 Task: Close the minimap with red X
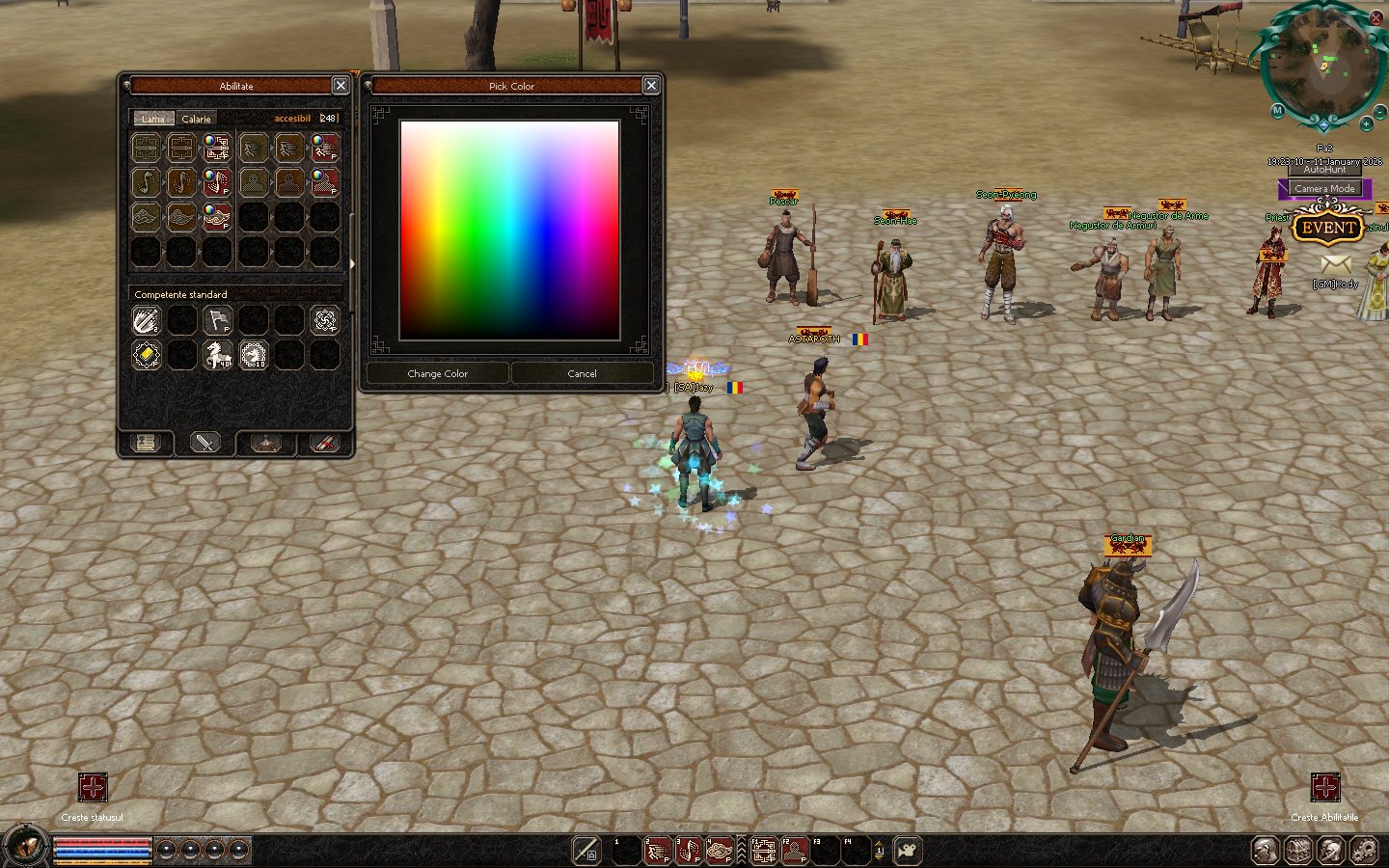coord(1376,18)
